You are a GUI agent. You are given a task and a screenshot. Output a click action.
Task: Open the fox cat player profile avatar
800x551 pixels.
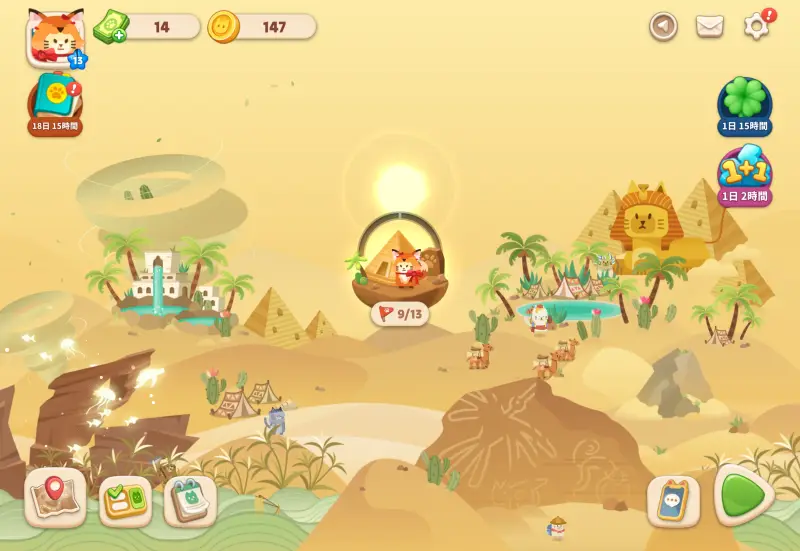[x=55, y=38]
